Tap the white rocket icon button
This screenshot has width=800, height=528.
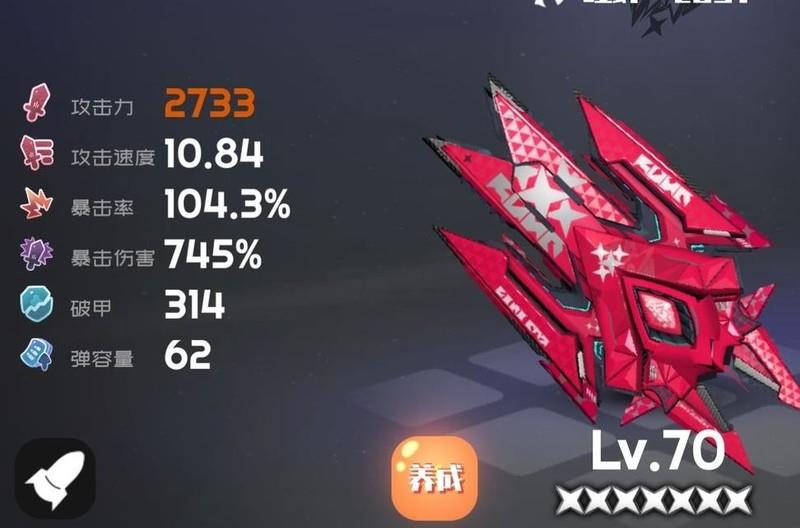click(x=56, y=479)
